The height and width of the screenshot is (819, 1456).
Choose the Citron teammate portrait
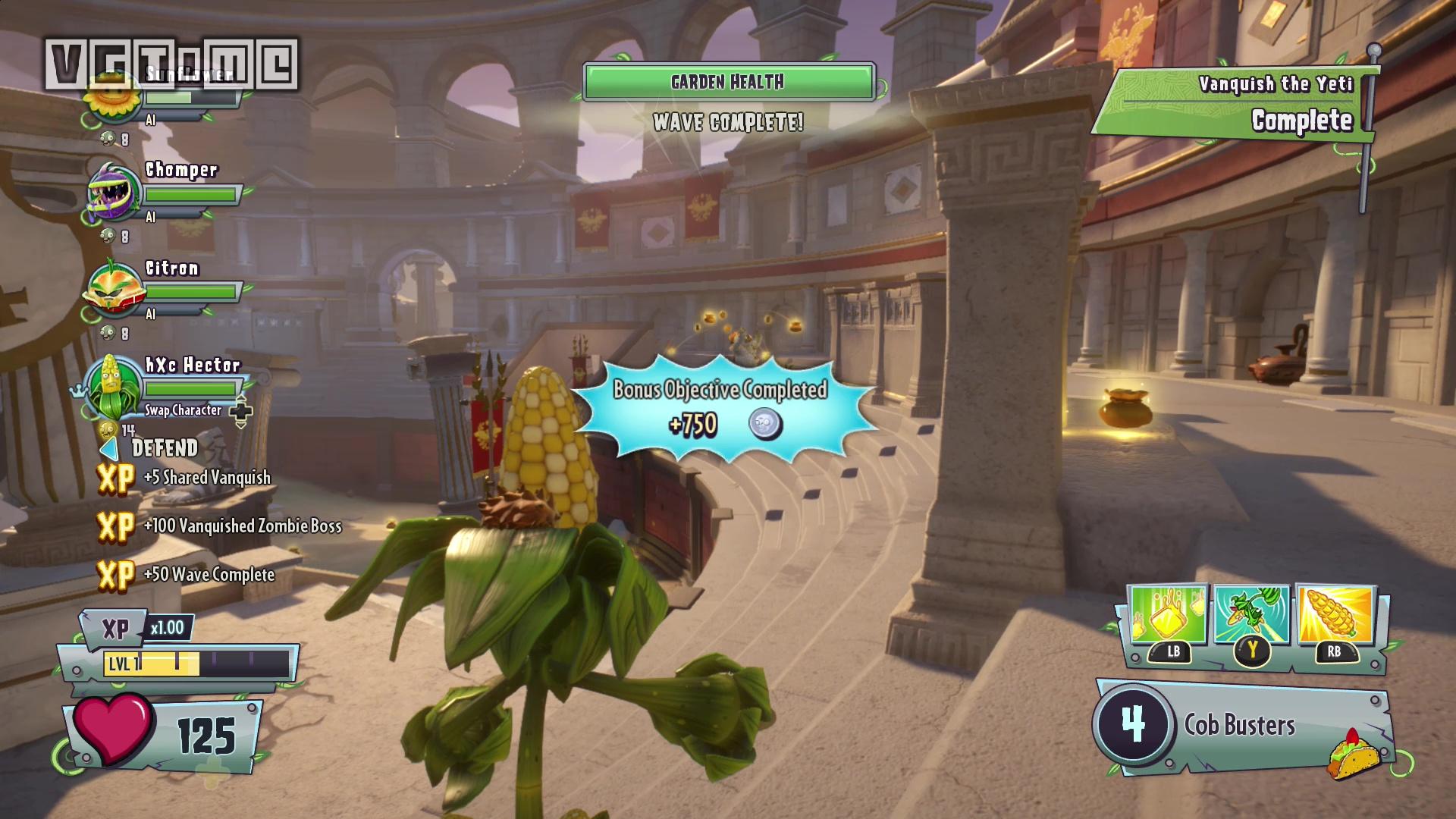point(114,289)
